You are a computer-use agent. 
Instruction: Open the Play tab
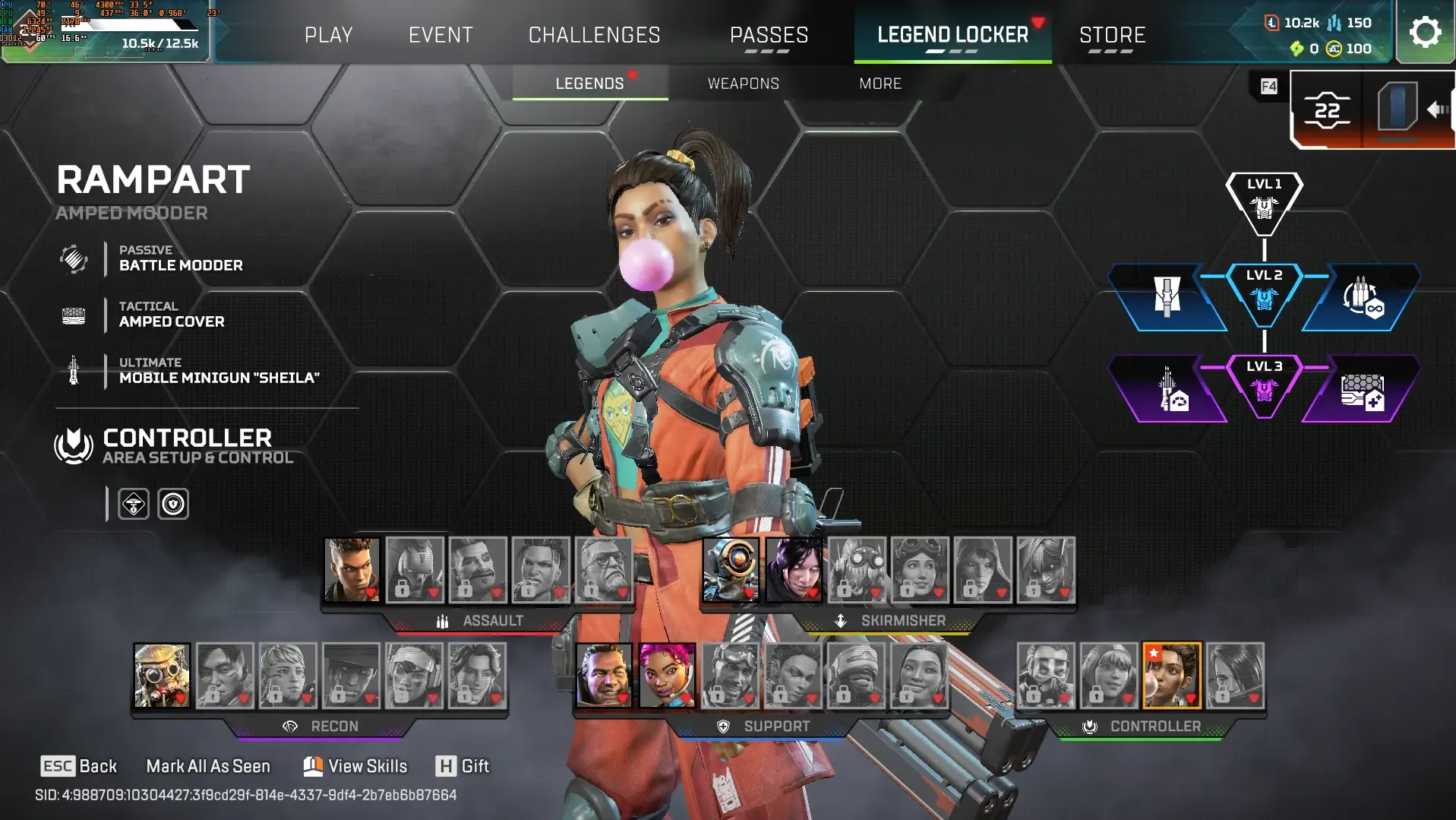click(x=328, y=35)
